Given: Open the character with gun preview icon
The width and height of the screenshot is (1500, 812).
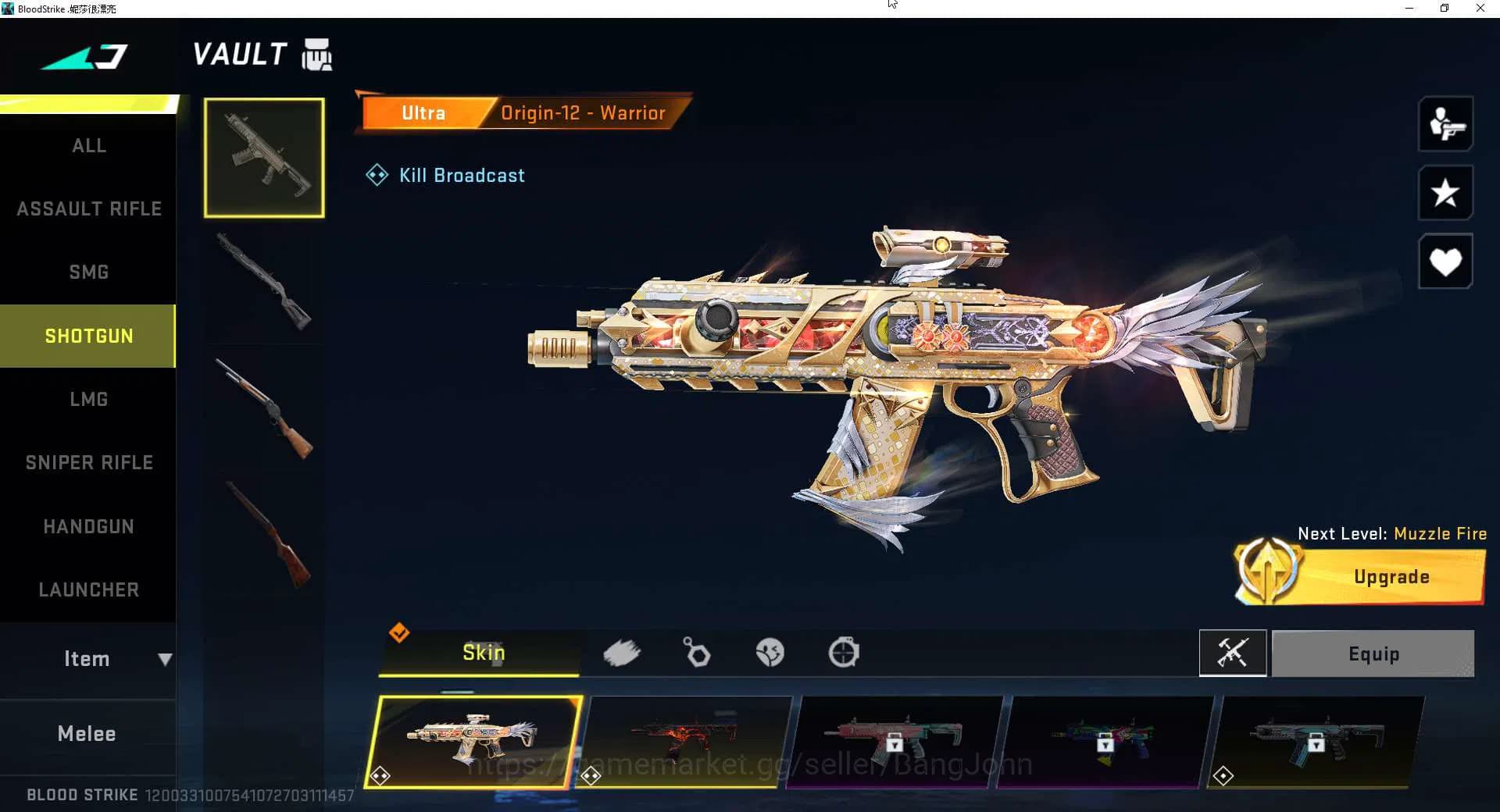Looking at the screenshot, I should [x=1445, y=124].
